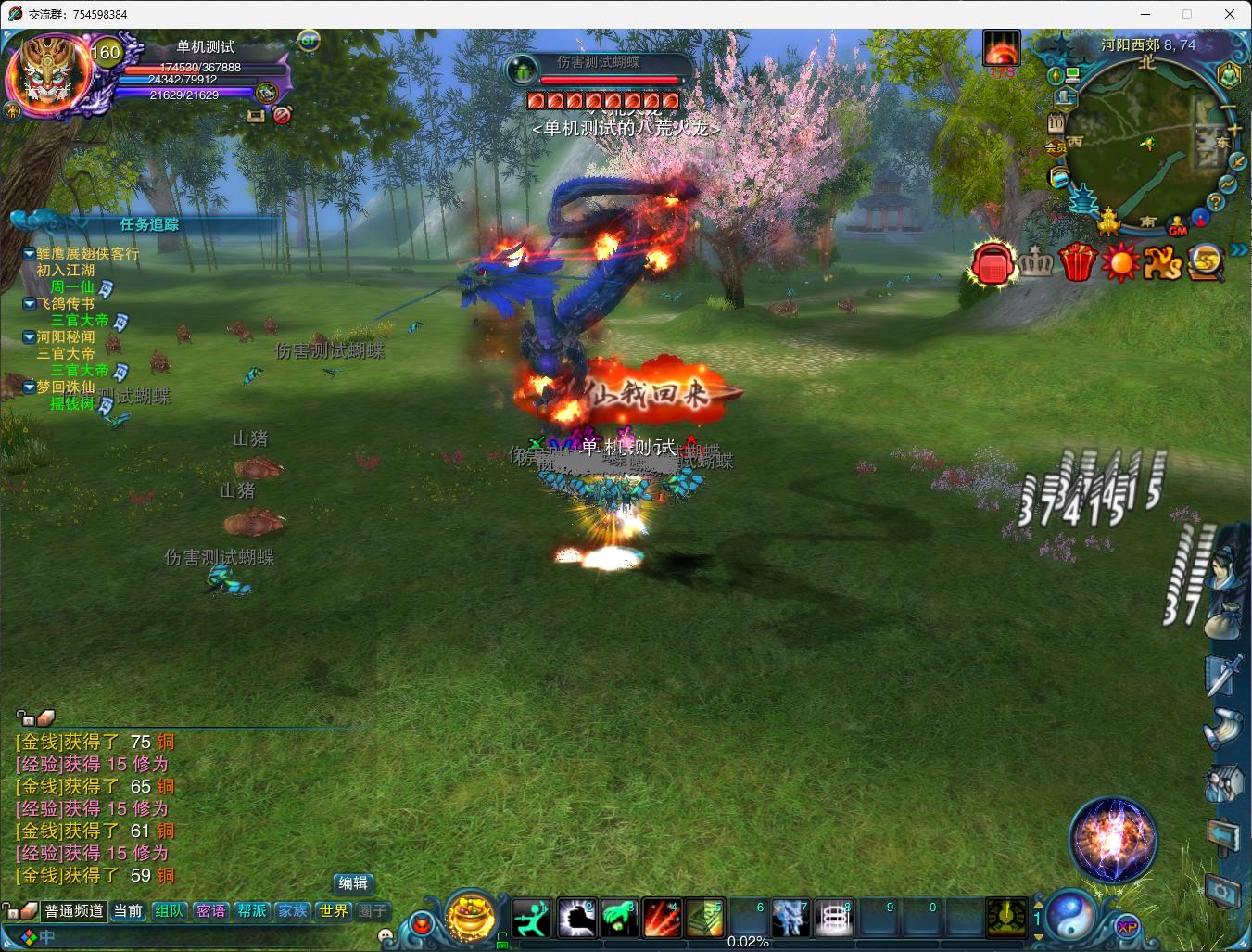Open the sword and book skills menu
Viewport: 1252px width, 952px height.
pos(1223,672)
